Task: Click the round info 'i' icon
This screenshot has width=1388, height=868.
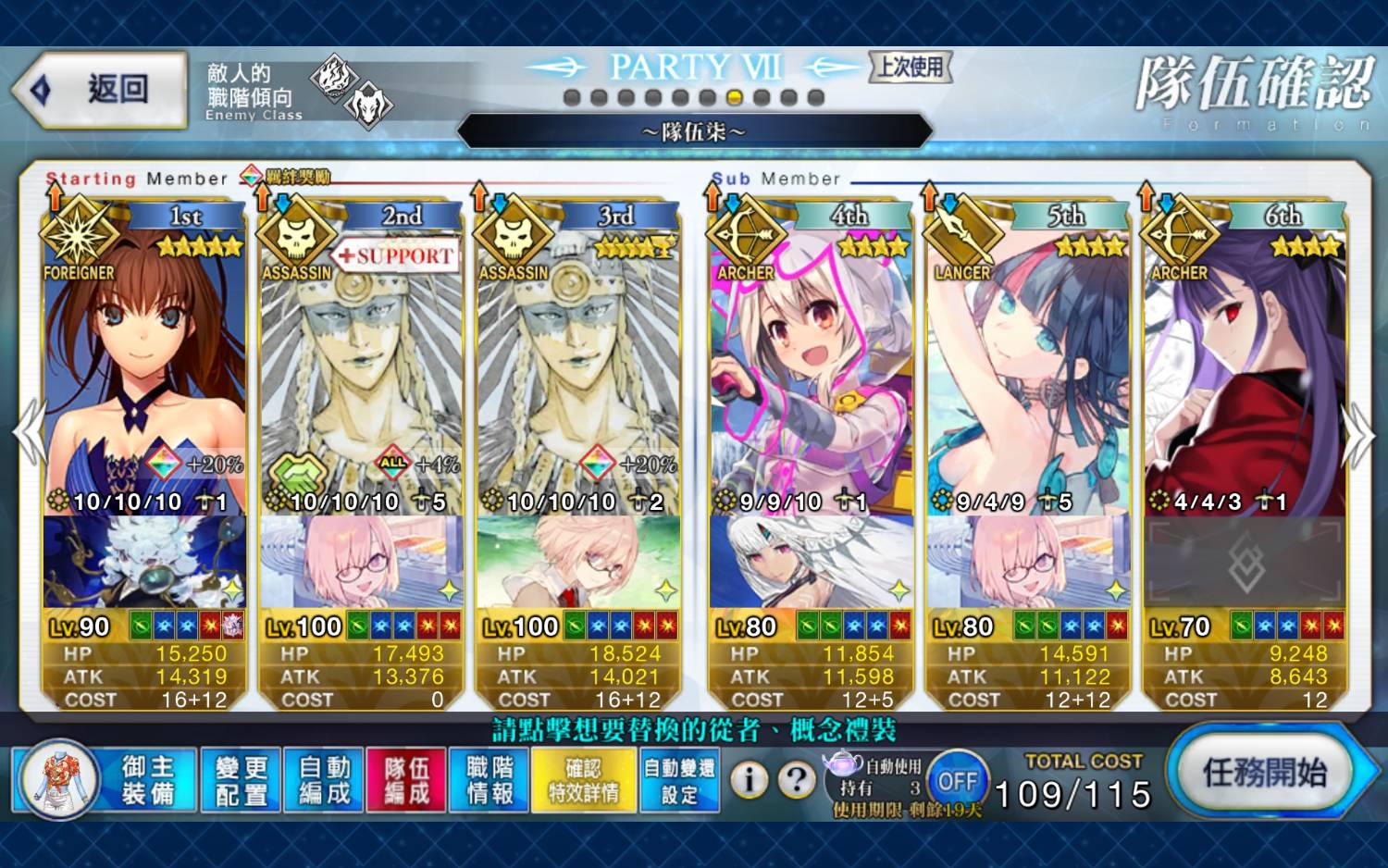Action: coord(749,780)
